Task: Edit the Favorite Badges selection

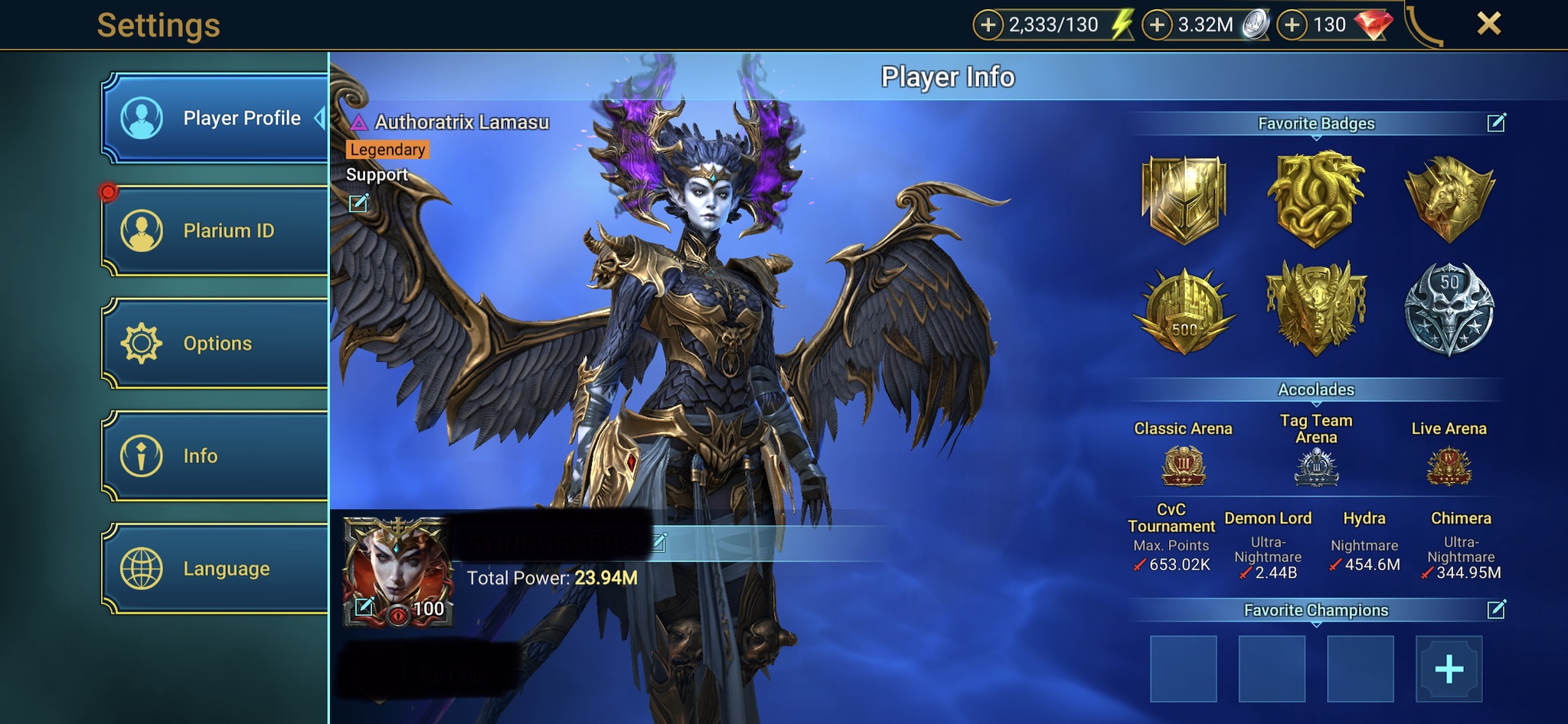Action: coord(1496,122)
